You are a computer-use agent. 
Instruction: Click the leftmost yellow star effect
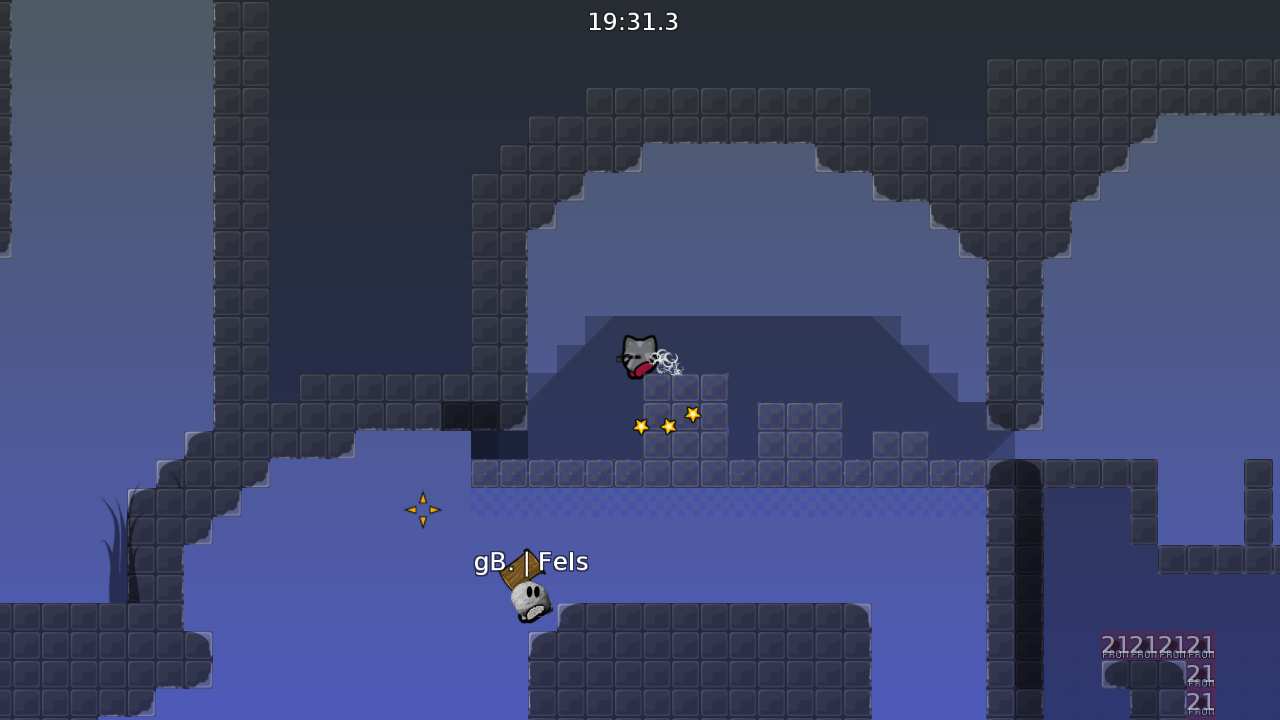[639, 425]
